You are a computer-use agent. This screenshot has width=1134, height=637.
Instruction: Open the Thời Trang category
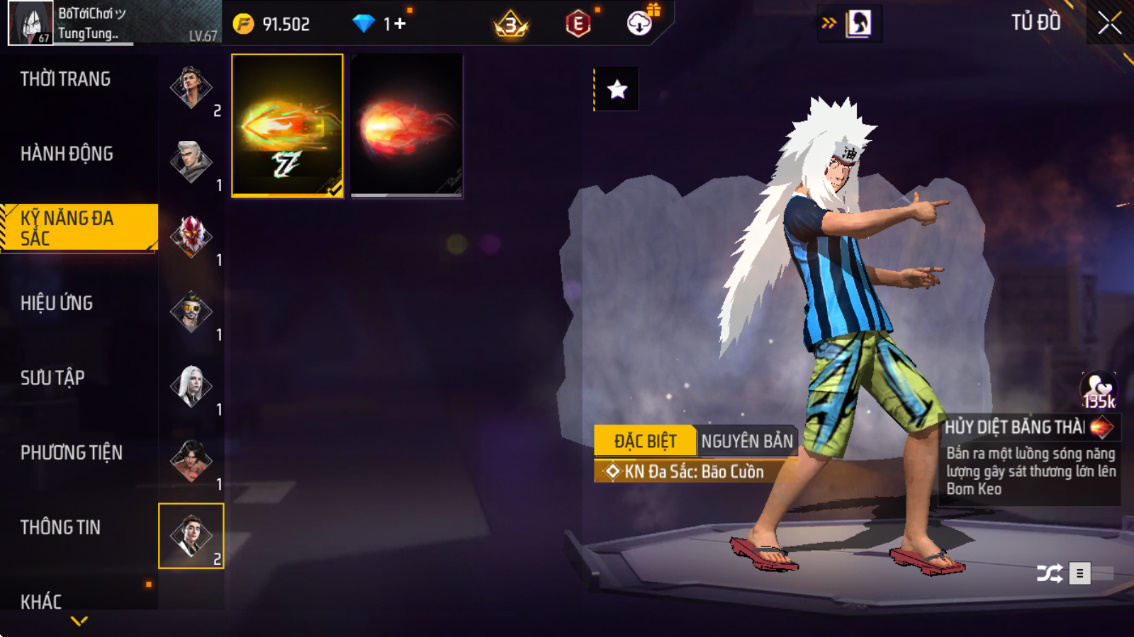pyautogui.click(x=66, y=79)
